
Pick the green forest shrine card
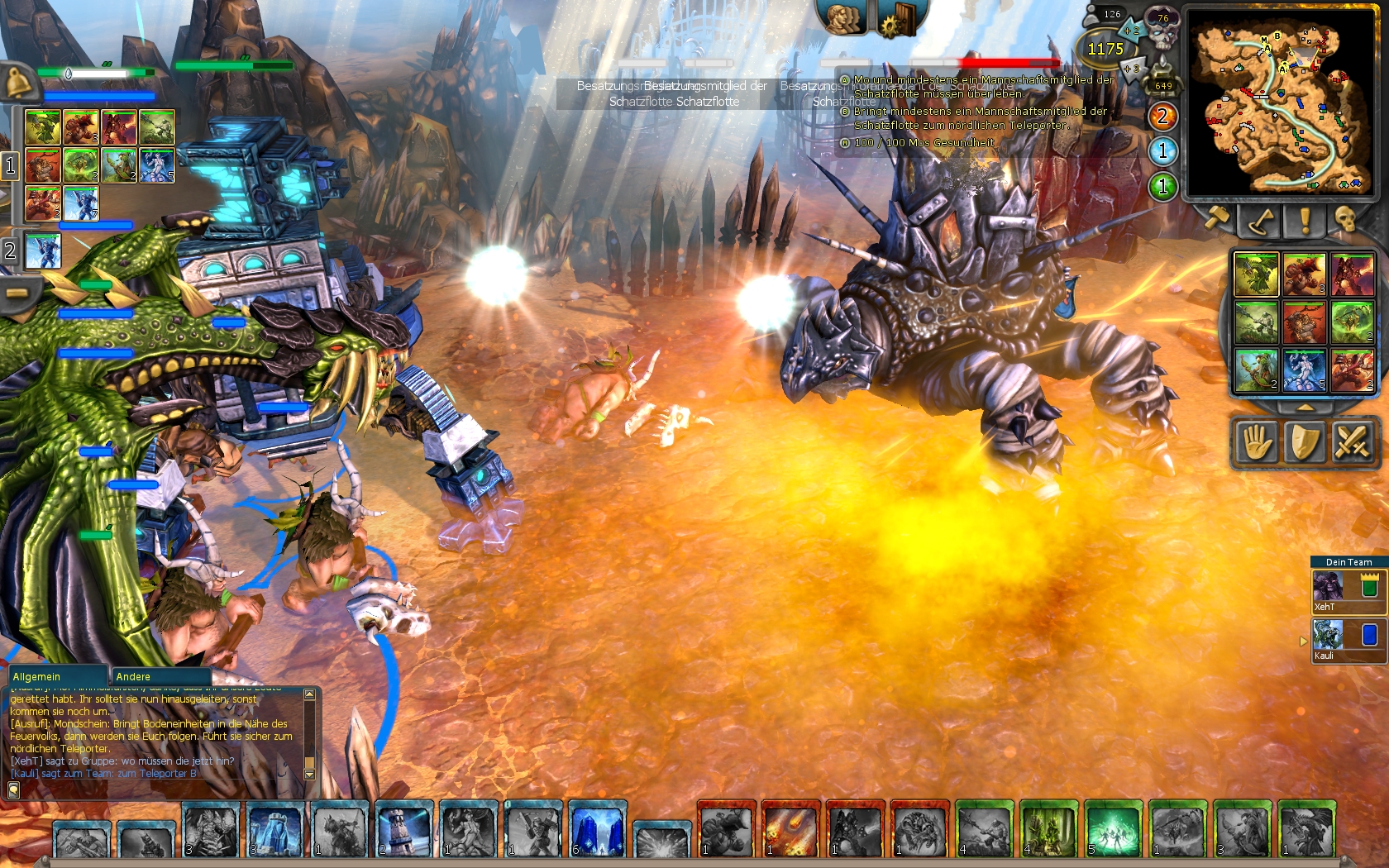[1048, 830]
